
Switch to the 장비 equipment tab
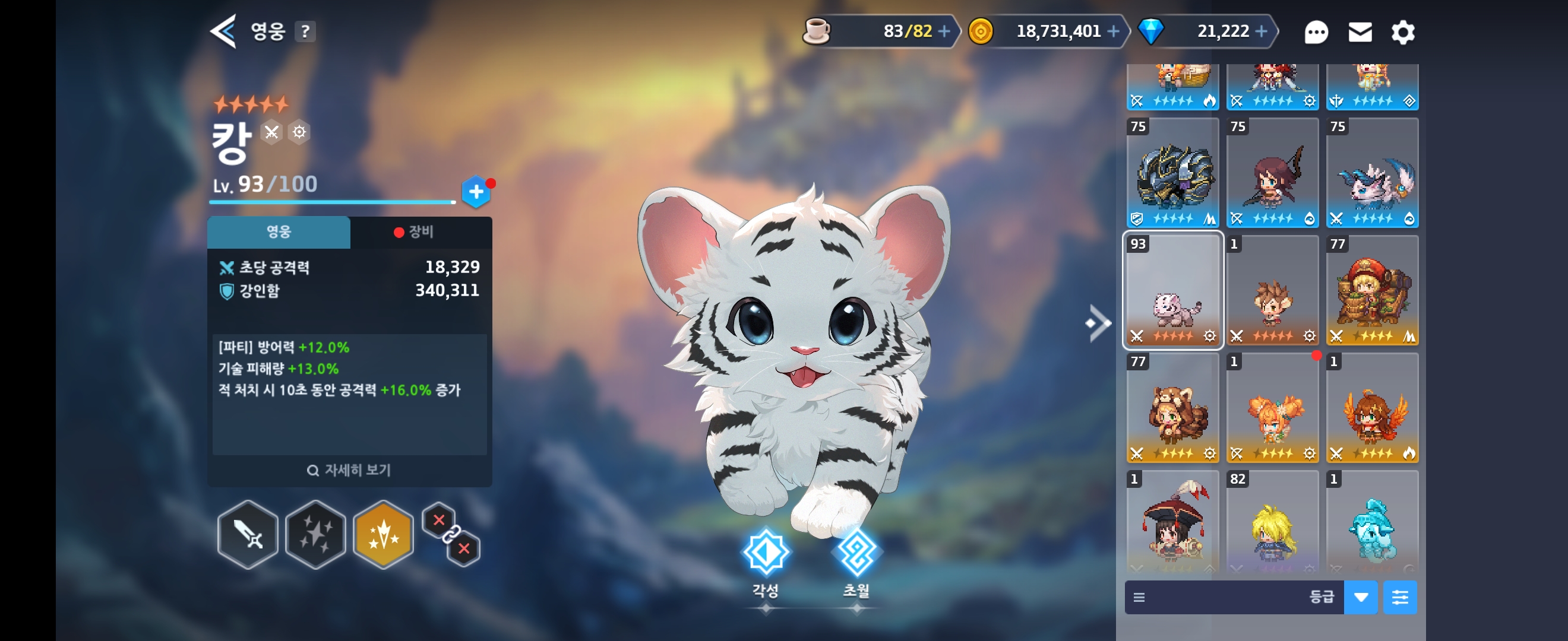coord(421,231)
